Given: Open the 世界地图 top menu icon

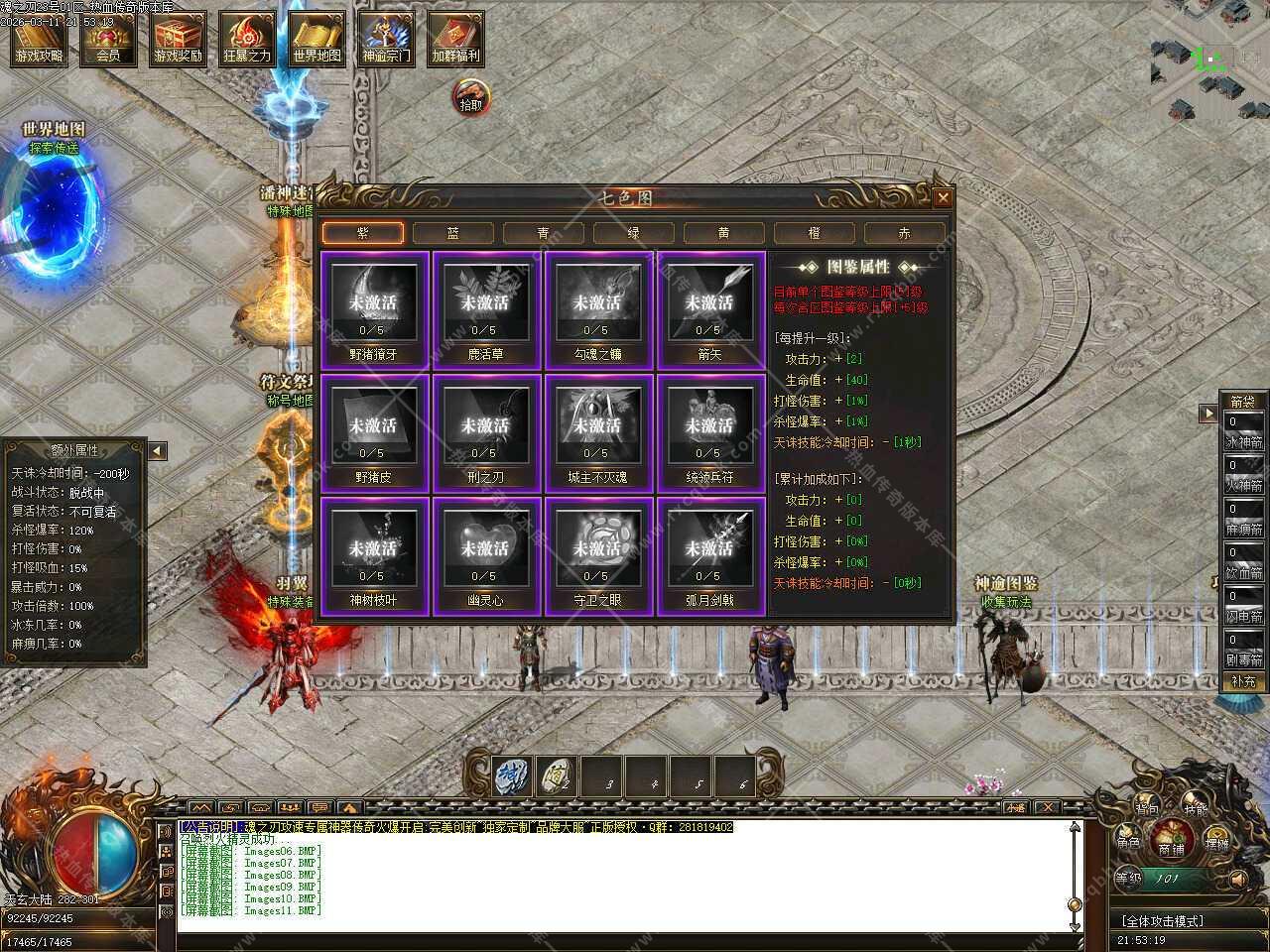Looking at the screenshot, I should 317,39.
